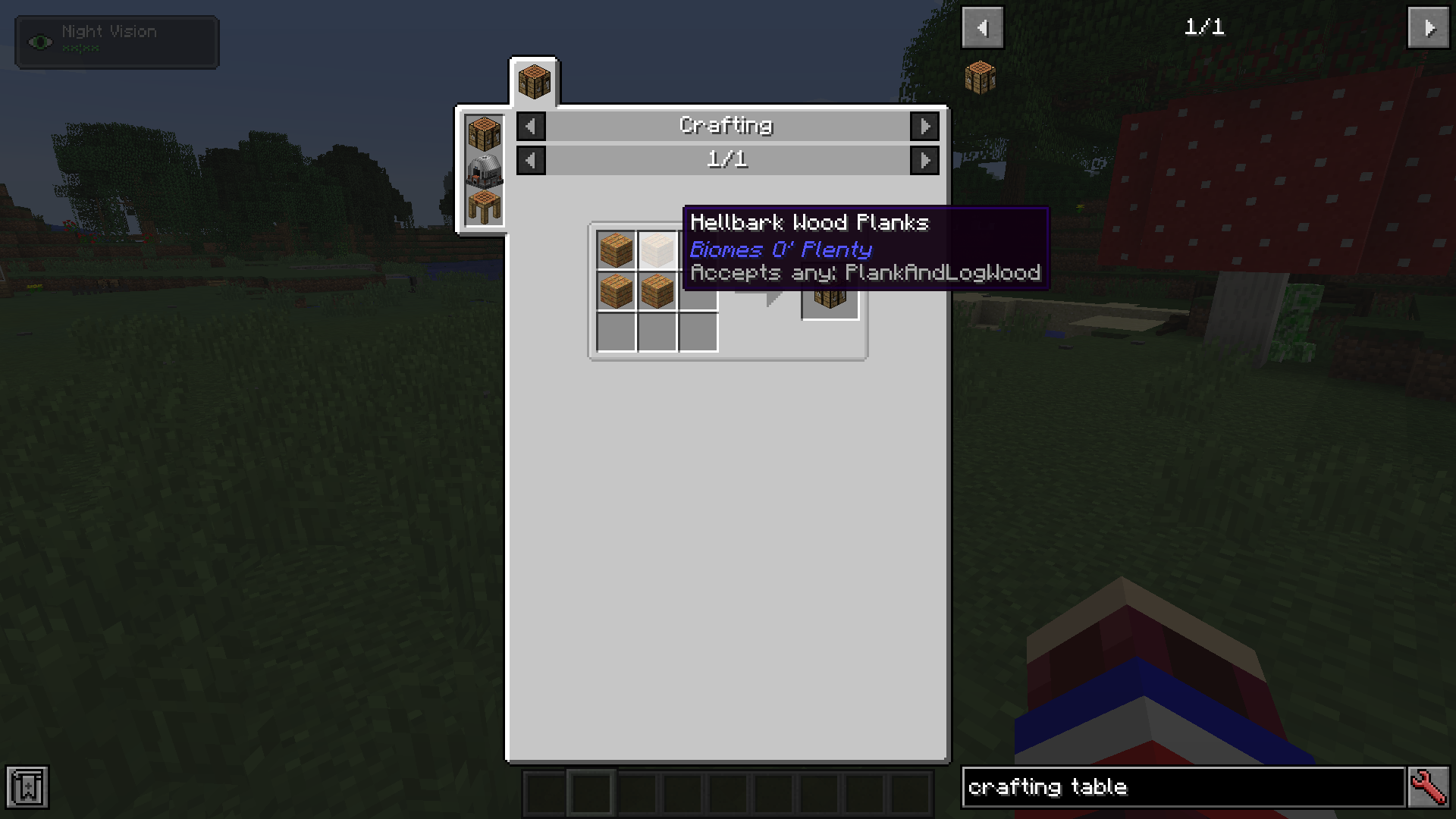Image resolution: width=1456 pixels, height=819 pixels.
Task: Click the crafting table search text field
Action: pyautogui.click(x=1183, y=787)
